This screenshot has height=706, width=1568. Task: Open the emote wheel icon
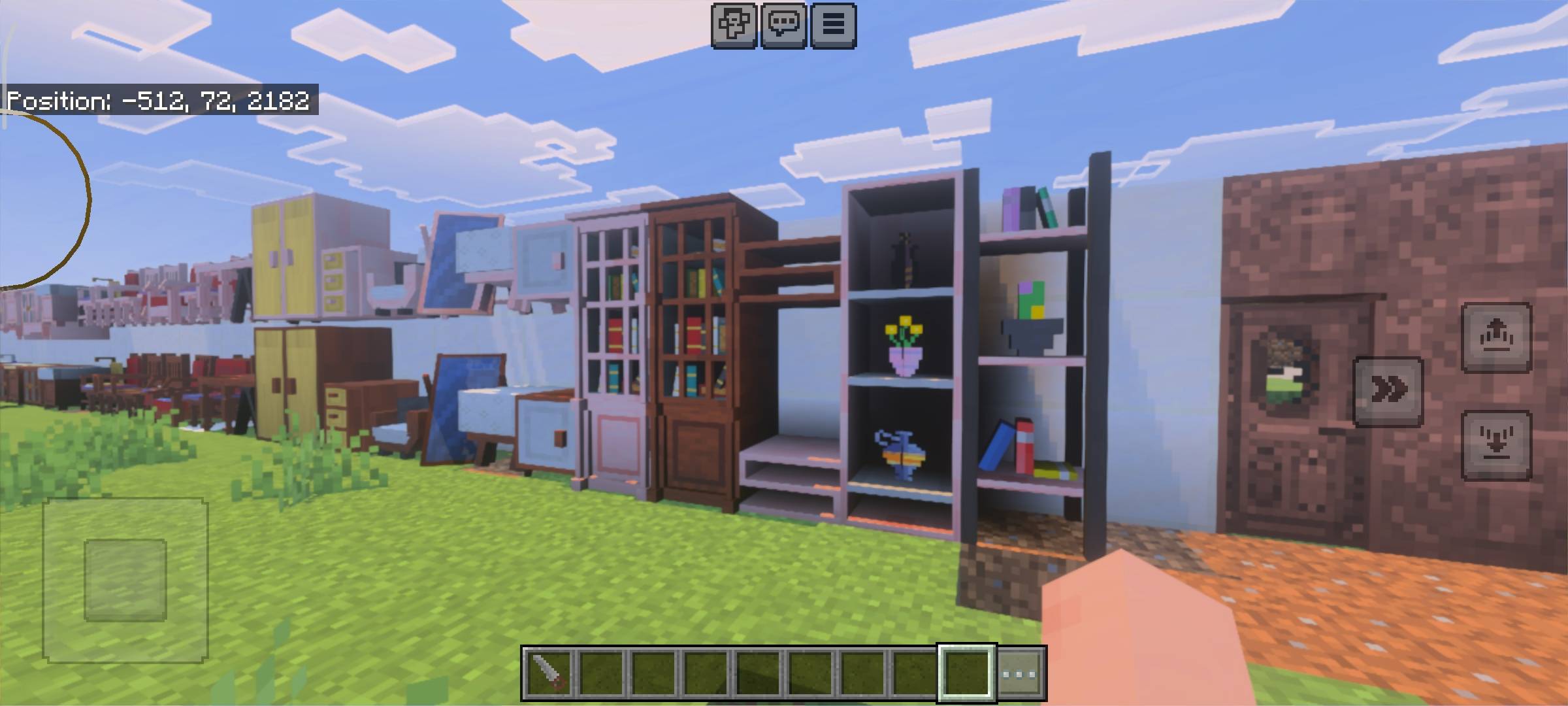pos(734,26)
